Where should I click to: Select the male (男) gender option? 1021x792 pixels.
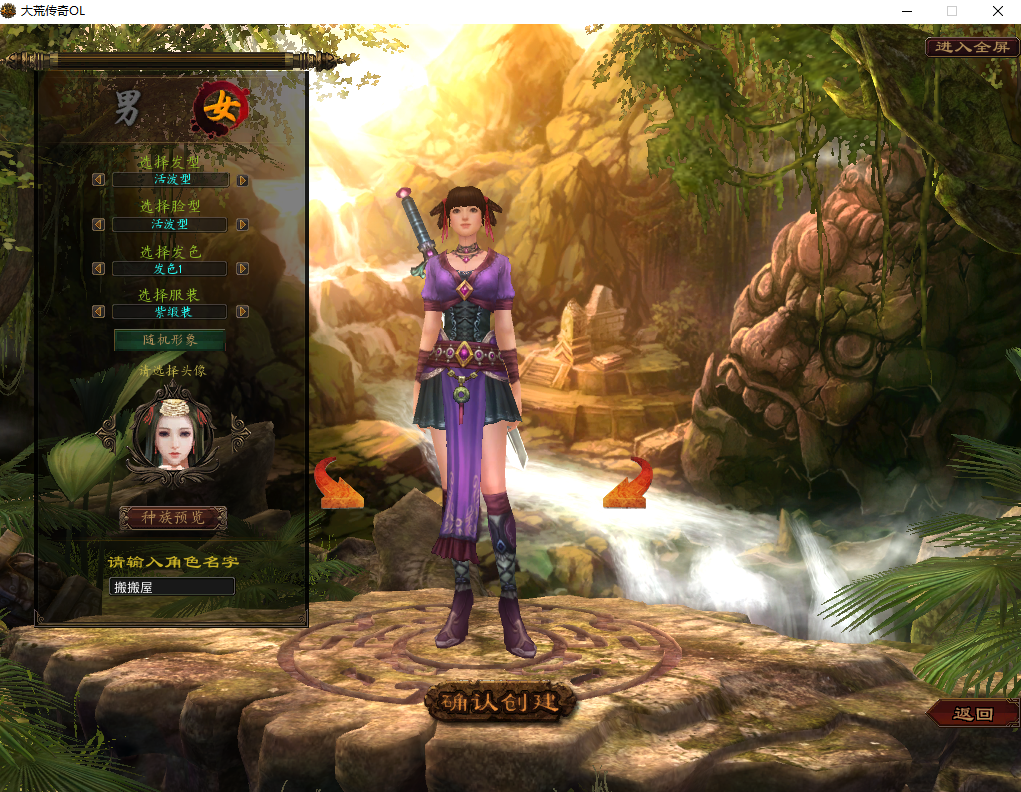point(128,108)
